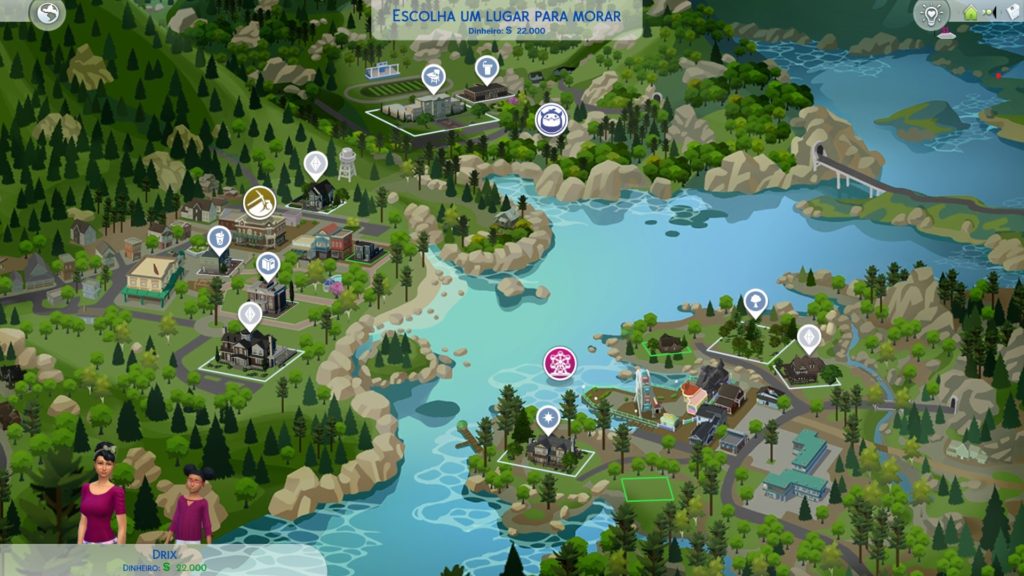Select the magenta ferris wheel marker

558,362
